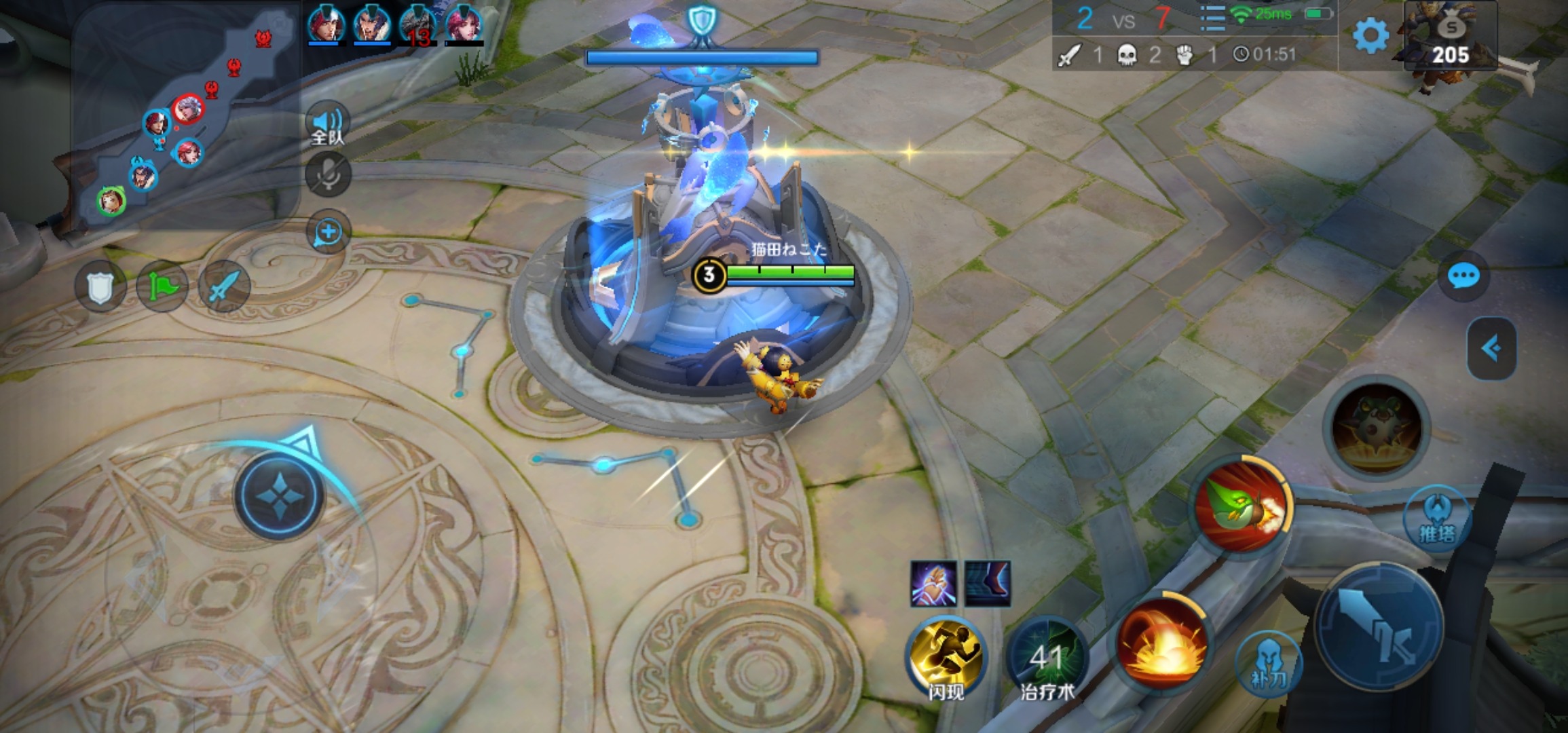Activate the 闪现 flash spell
Viewport: 1568px width, 733px height.
click(x=946, y=657)
